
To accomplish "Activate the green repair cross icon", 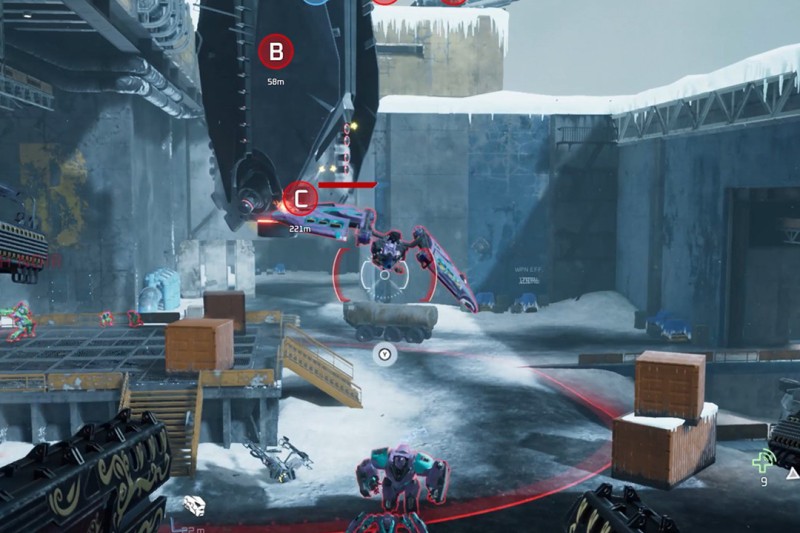I will pos(764,461).
